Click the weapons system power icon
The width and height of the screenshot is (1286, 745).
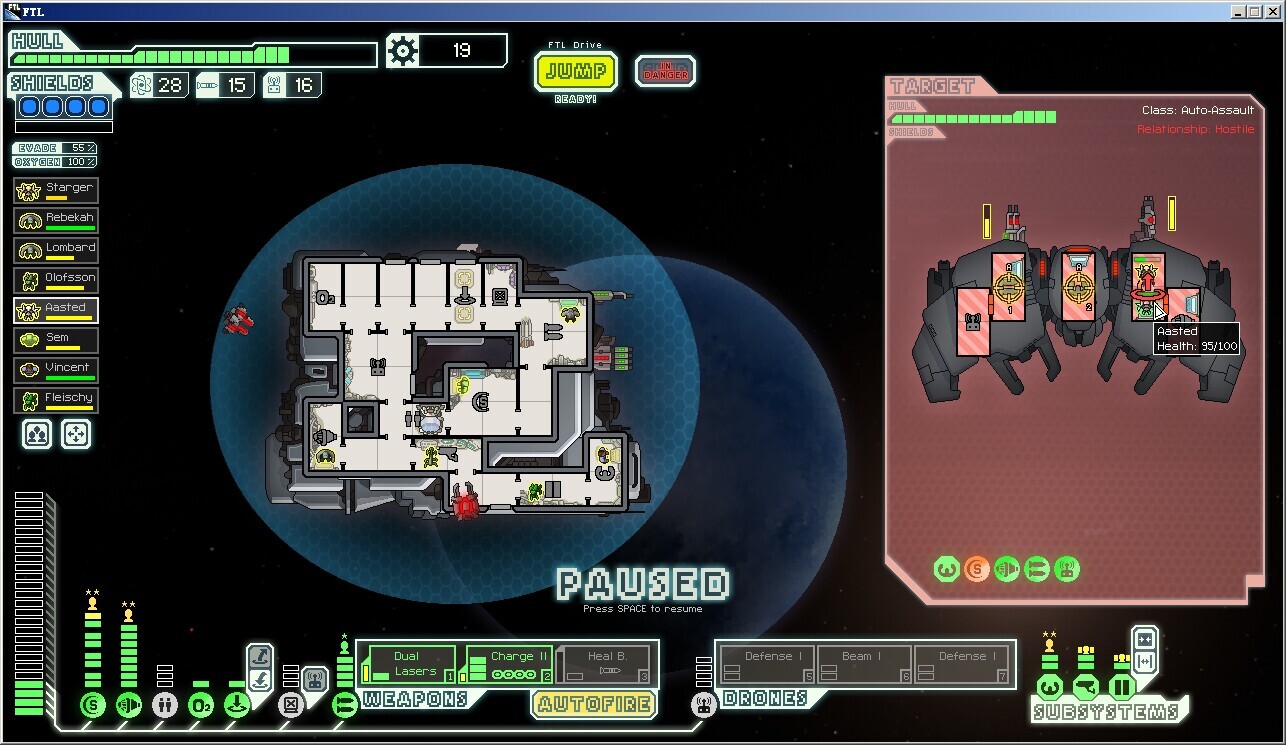(344, 705)
